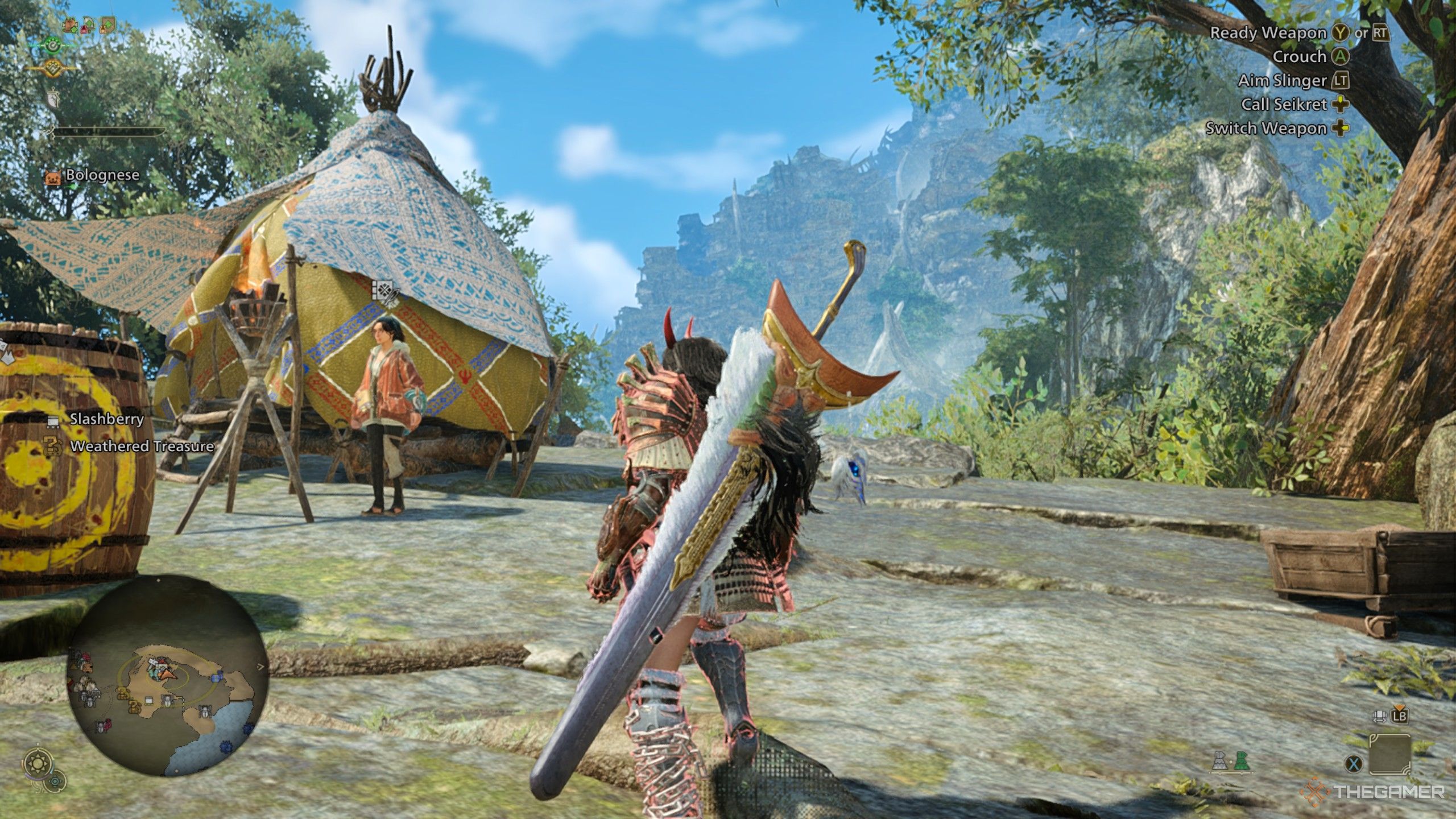The image size is (1456, 819).
Task: Click the white side quest banner icon
Action: tap(53, 100)
